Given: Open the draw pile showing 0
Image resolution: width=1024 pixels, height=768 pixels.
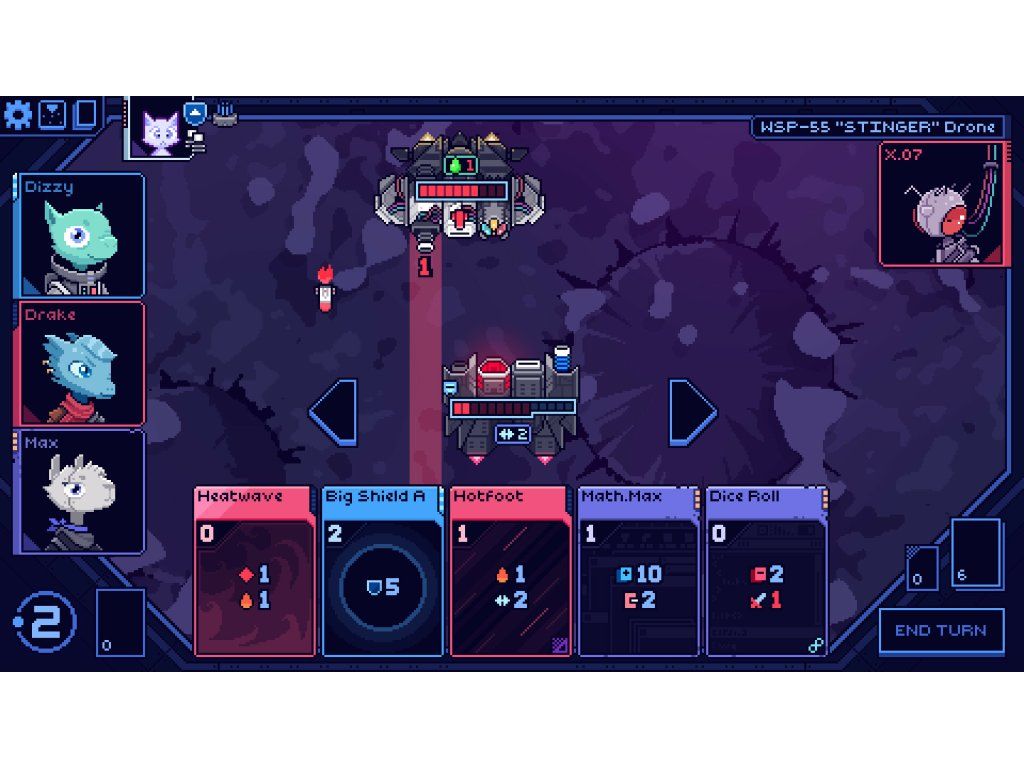Looking at the screenshot, I should coord(120,622).
